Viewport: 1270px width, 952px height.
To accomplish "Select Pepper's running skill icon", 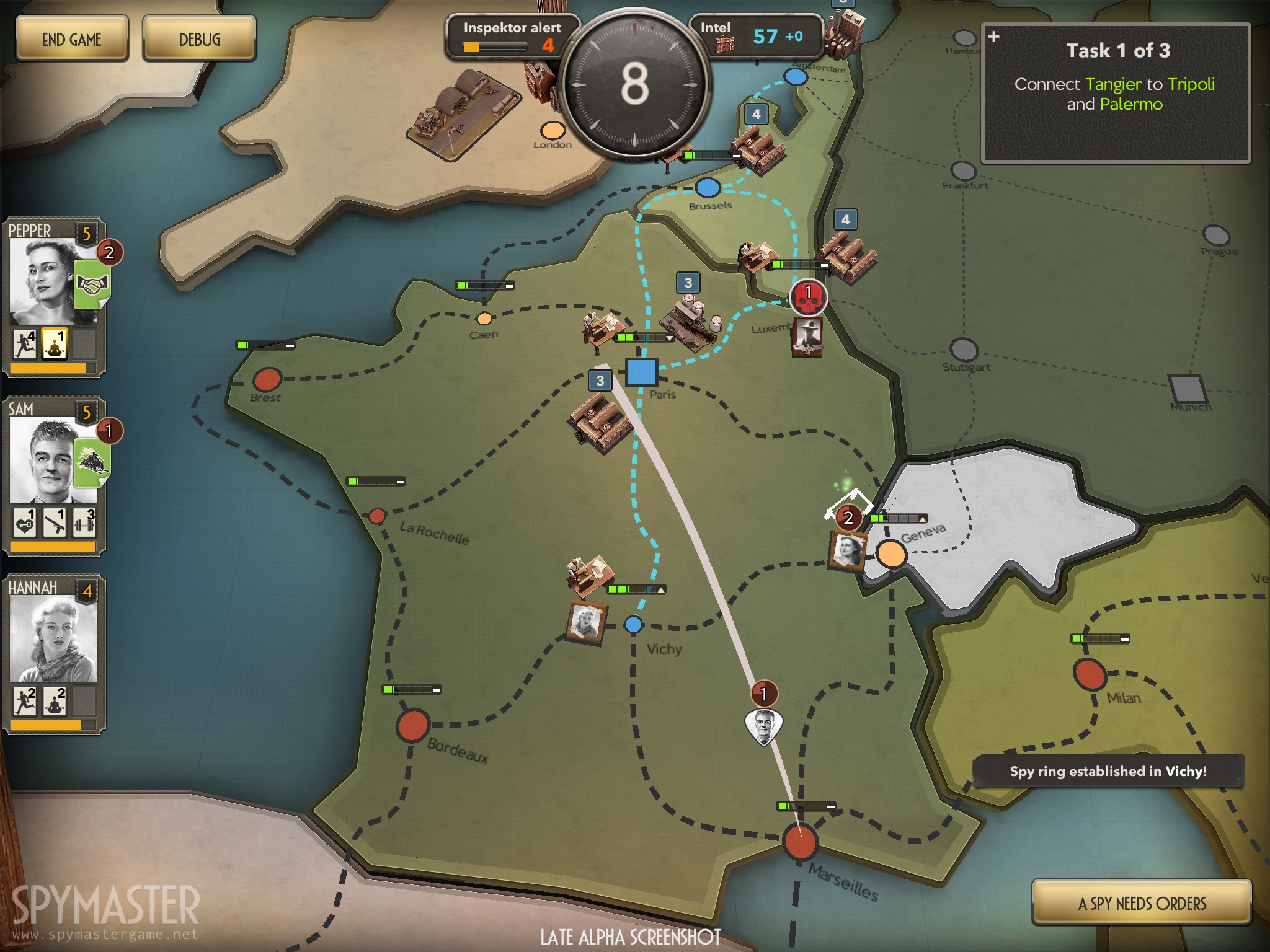I will pyautogui.click(x=25, y=344).
